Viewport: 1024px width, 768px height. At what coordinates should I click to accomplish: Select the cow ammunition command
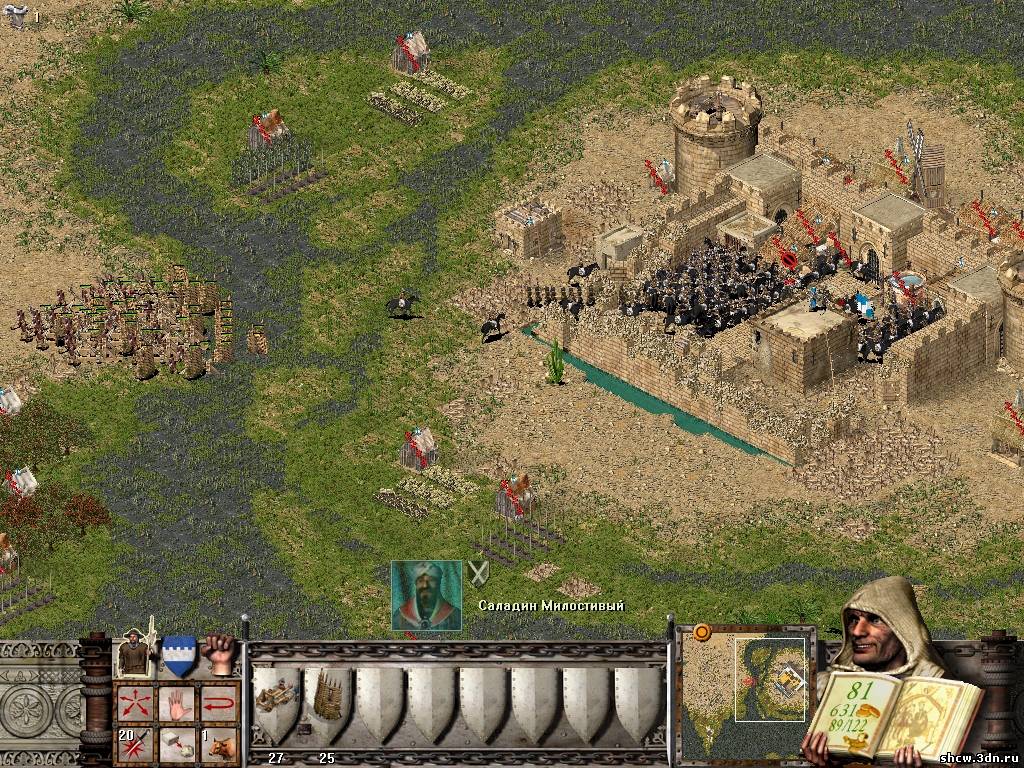click(219, 745)
